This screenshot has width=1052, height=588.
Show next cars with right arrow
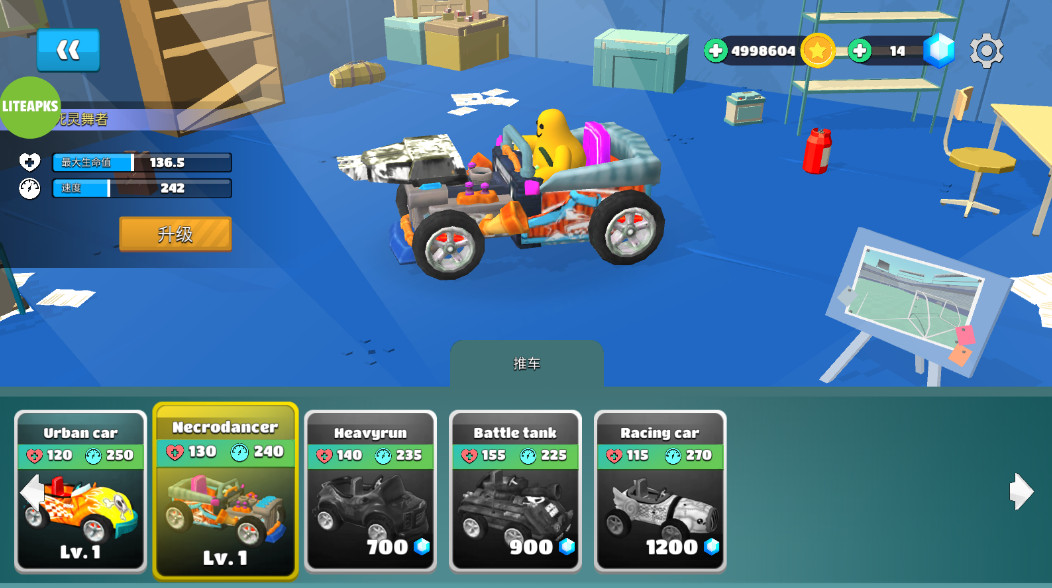(1021, 491)
